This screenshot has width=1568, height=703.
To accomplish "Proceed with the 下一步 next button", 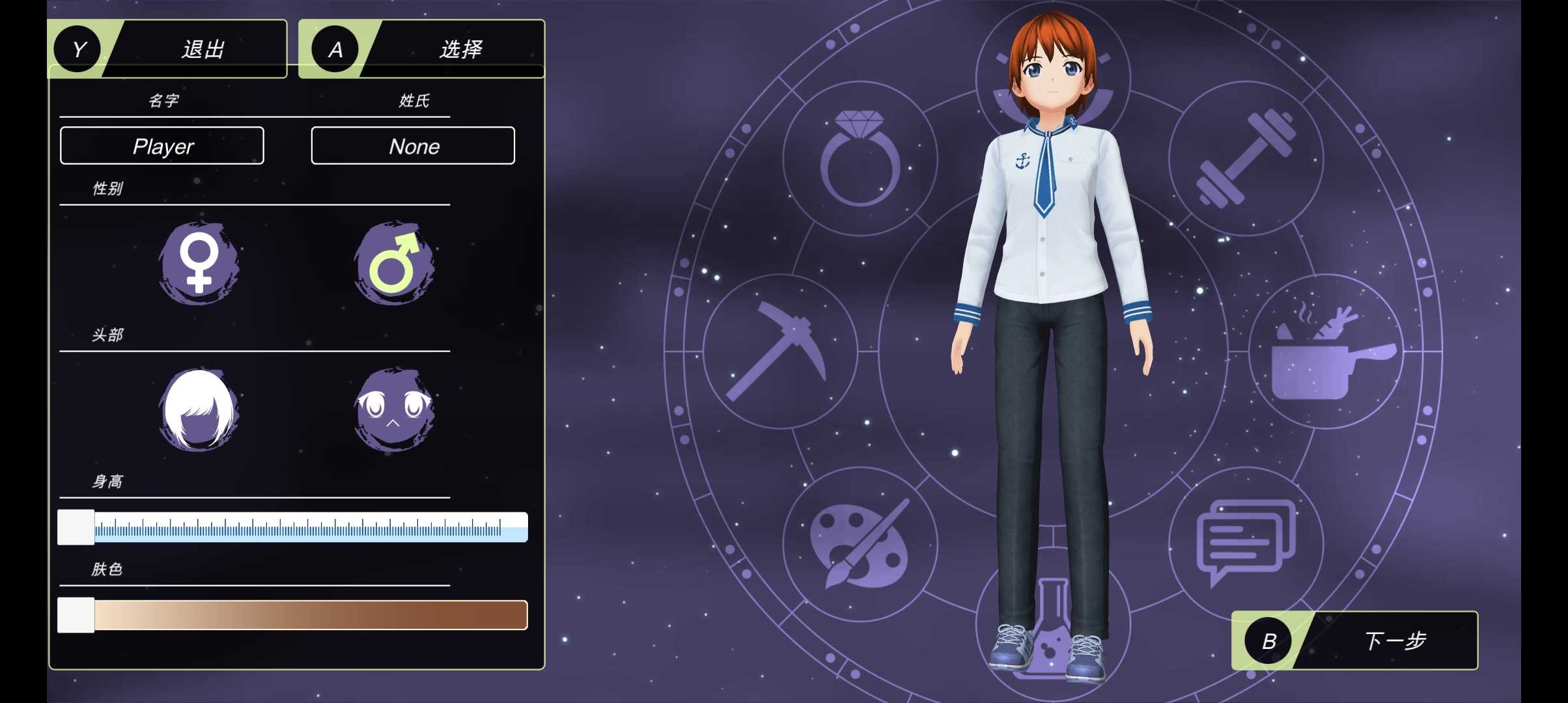I will click(1354, 641).
